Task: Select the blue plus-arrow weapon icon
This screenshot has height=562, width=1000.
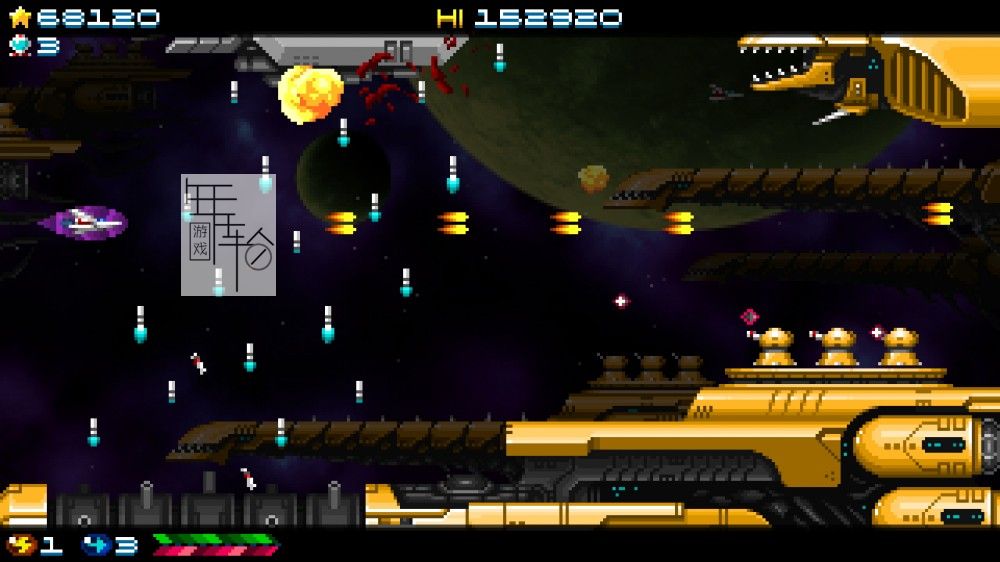Action: (96, 546)
